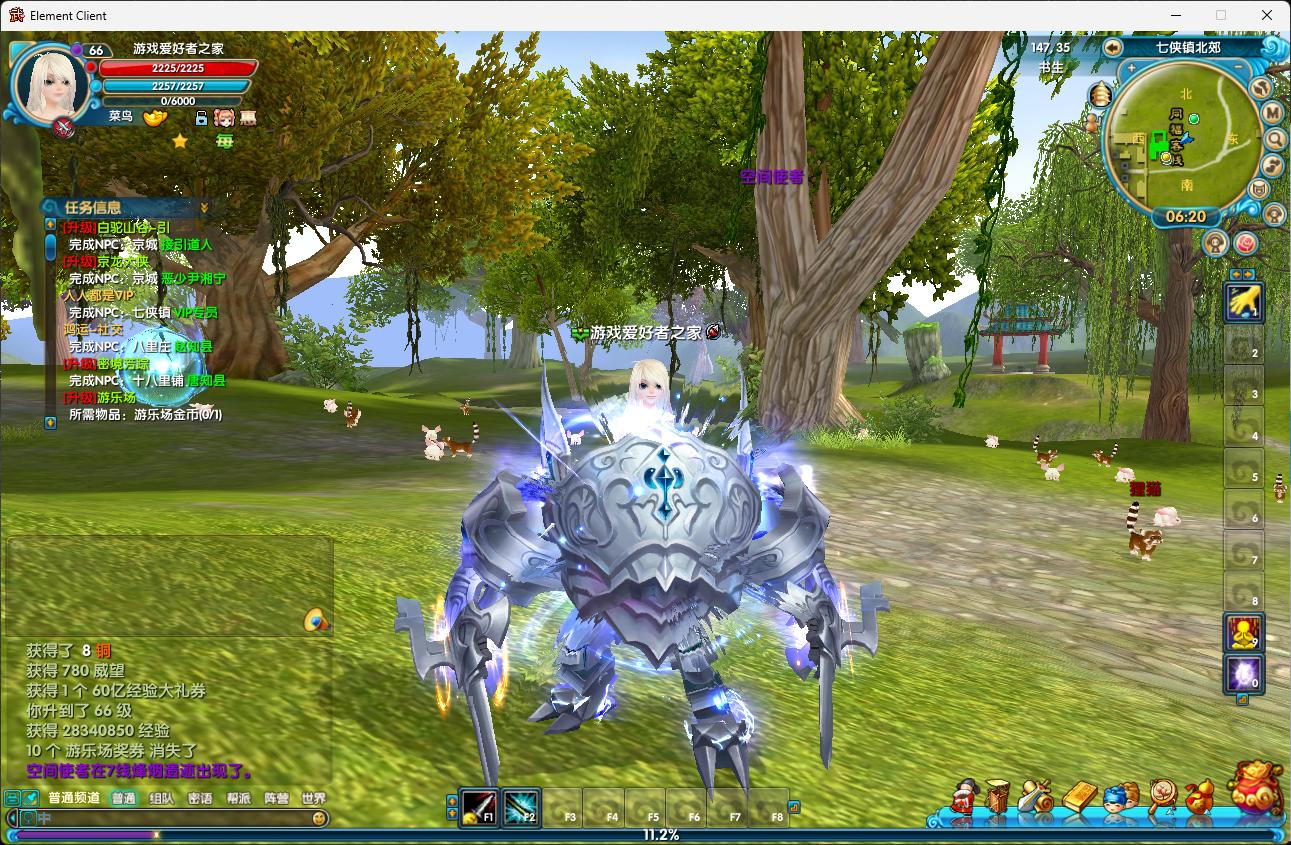This screenshot has height=845, width=1291.
Task: Open the red lucky bag icon
Action: (1256, 788)
